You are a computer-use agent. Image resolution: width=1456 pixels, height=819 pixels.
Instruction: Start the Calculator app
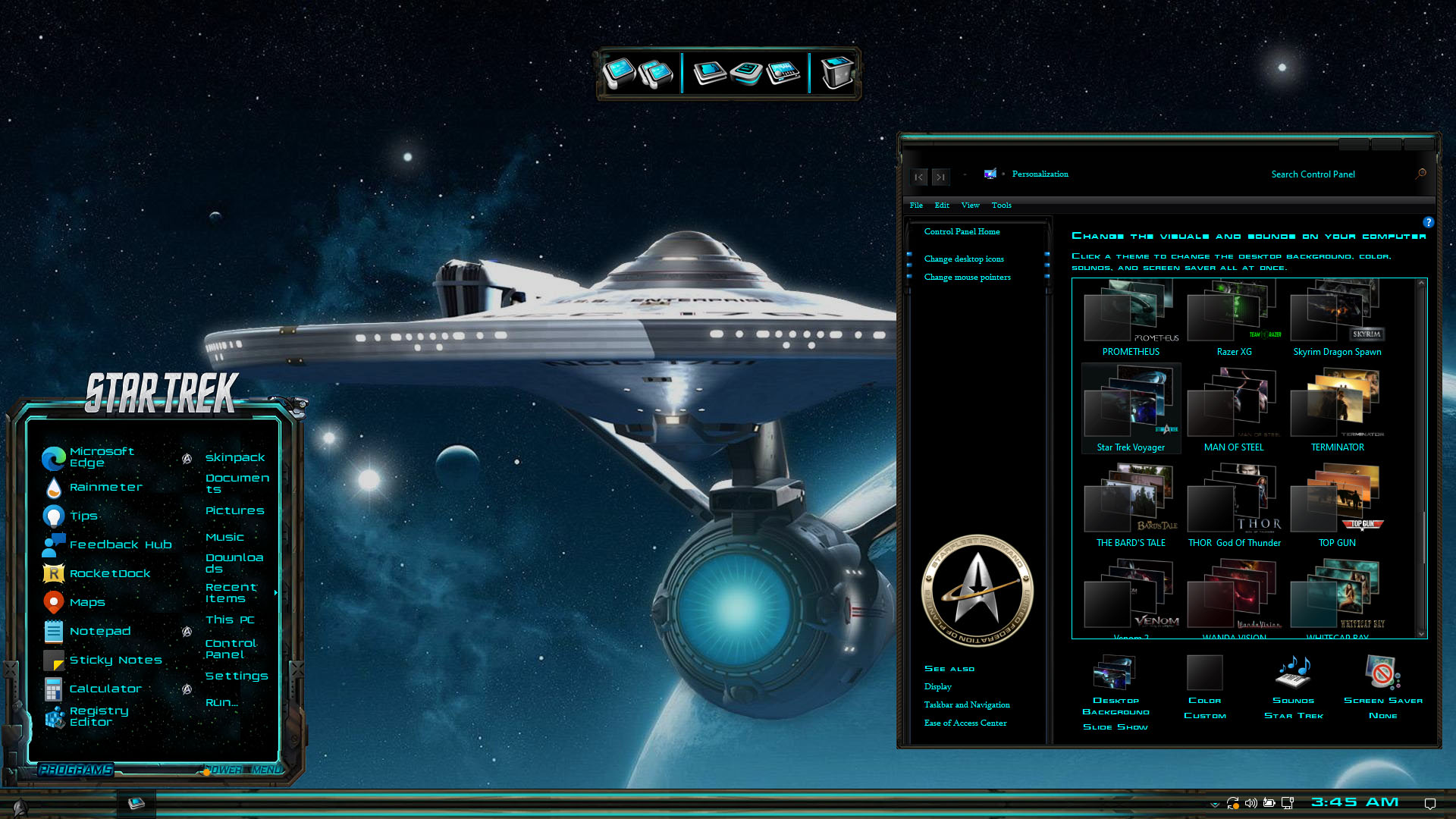[105, 689]
